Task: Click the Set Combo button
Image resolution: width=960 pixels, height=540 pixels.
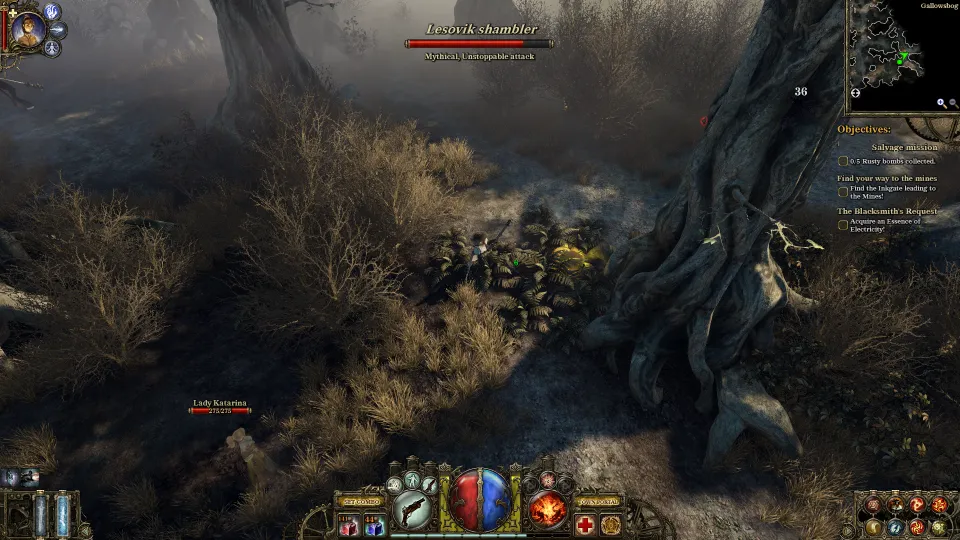Action: 362,501
